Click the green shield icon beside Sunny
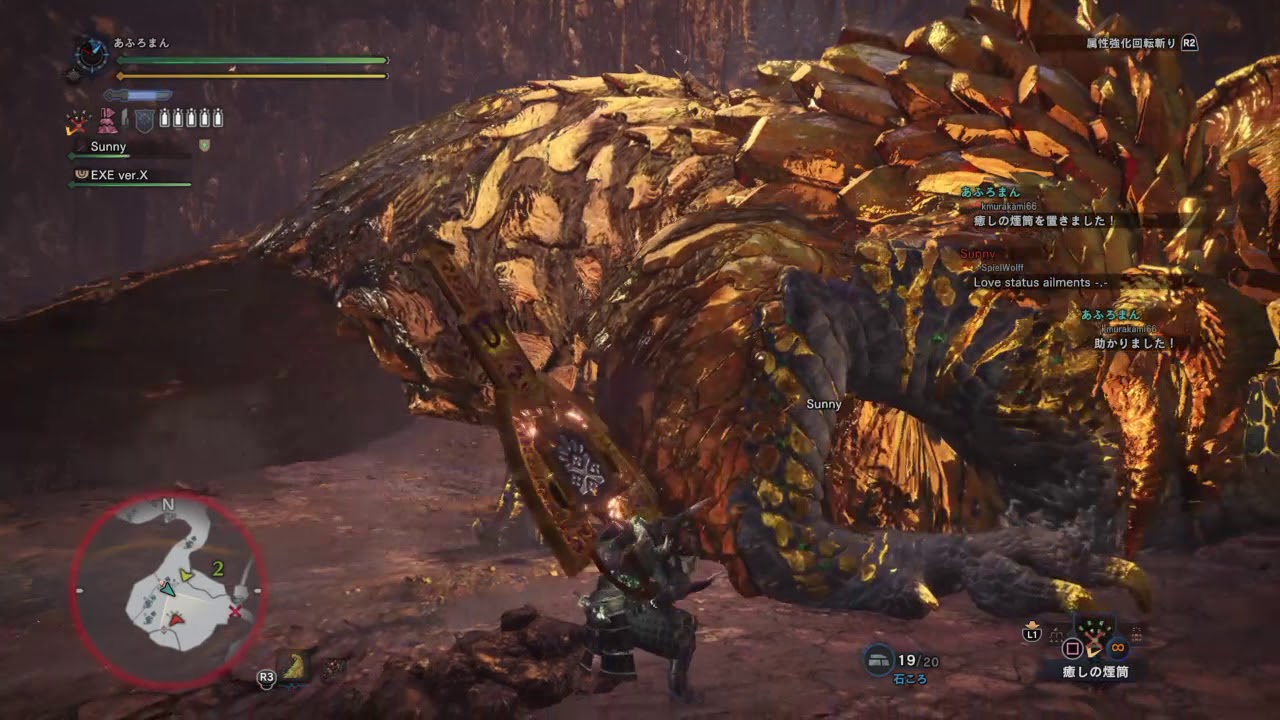The width and height of the screenshot is (1280, 720). (x=204, y=146)
